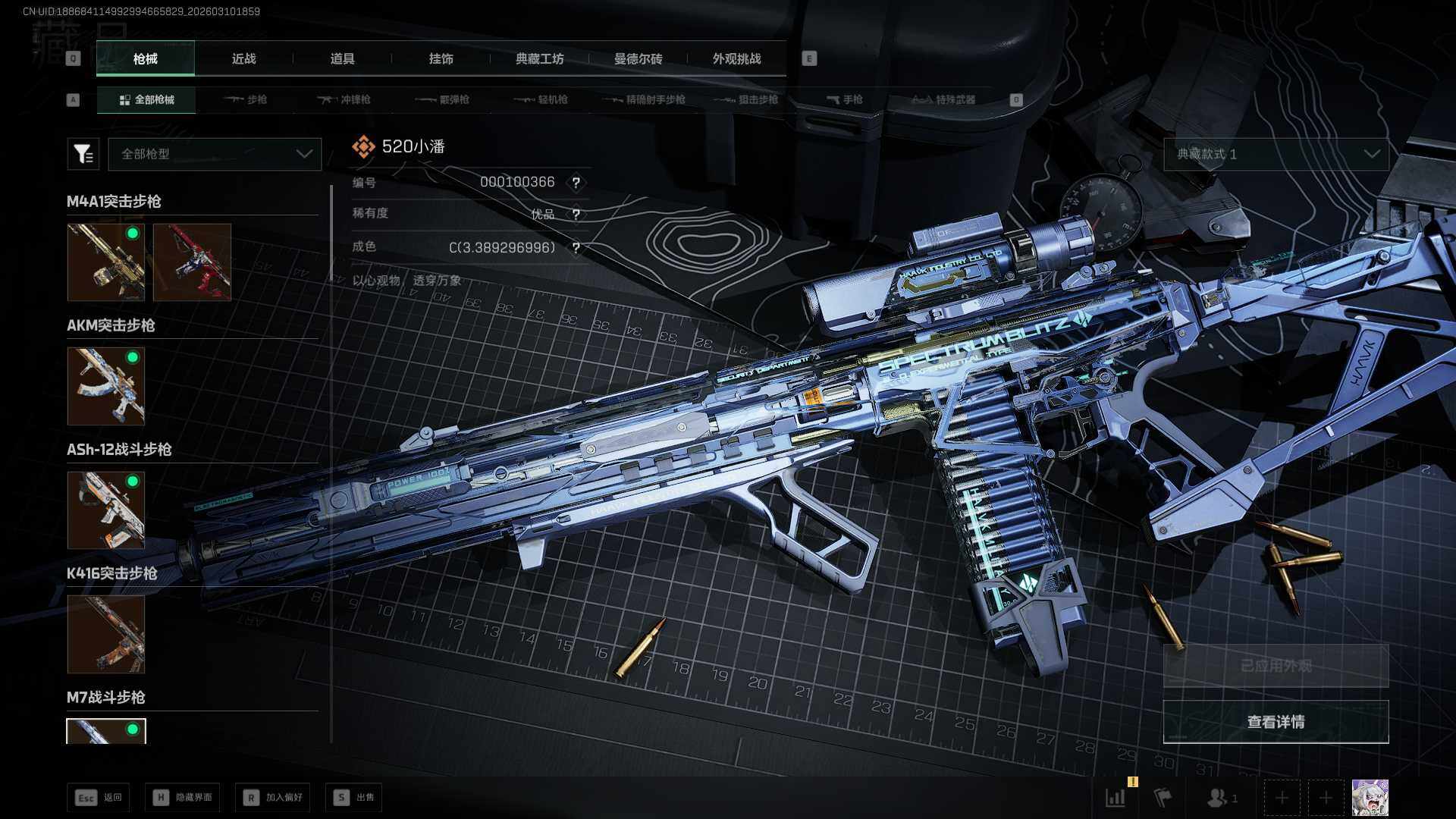Click the funnel filter icon
Screen dimensions: 1456x819
tap(83, 154)
